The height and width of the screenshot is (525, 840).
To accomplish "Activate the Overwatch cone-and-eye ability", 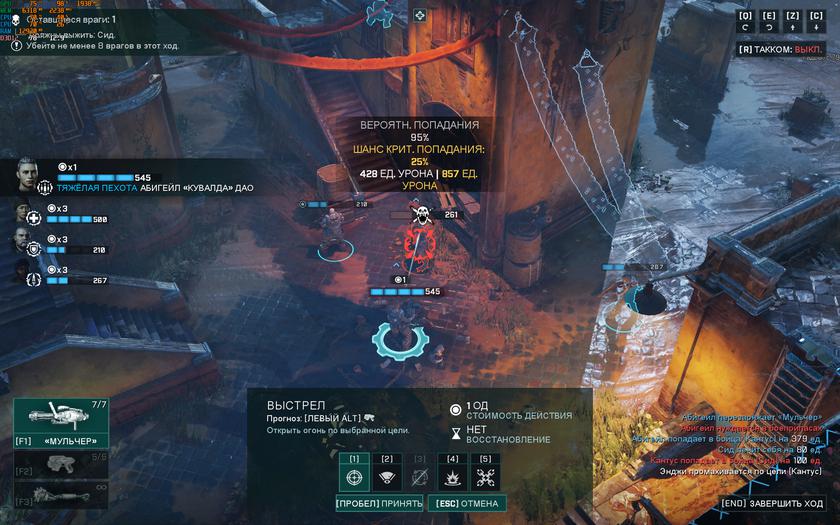I will pyautogui.click(x=387, y=476).
